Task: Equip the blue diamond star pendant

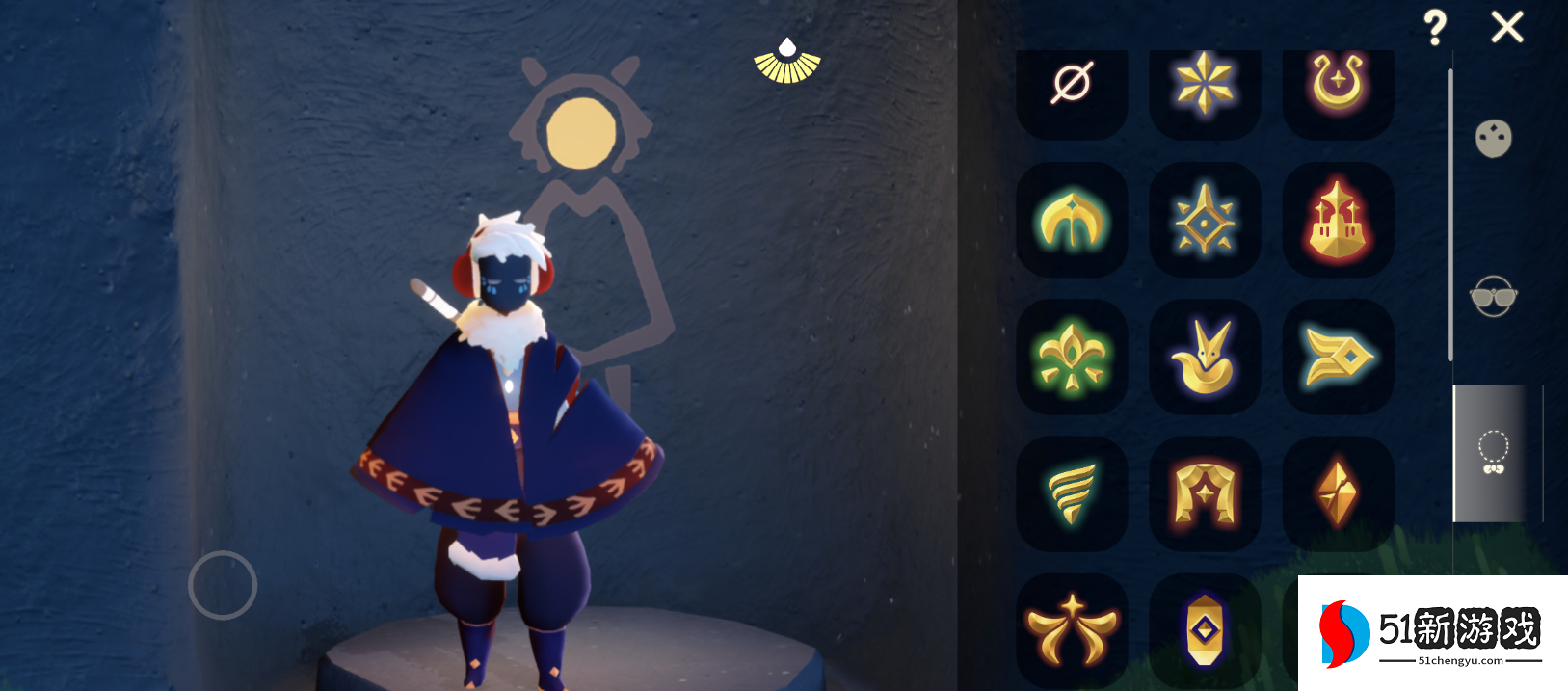Action: (x=1205, y=221)
